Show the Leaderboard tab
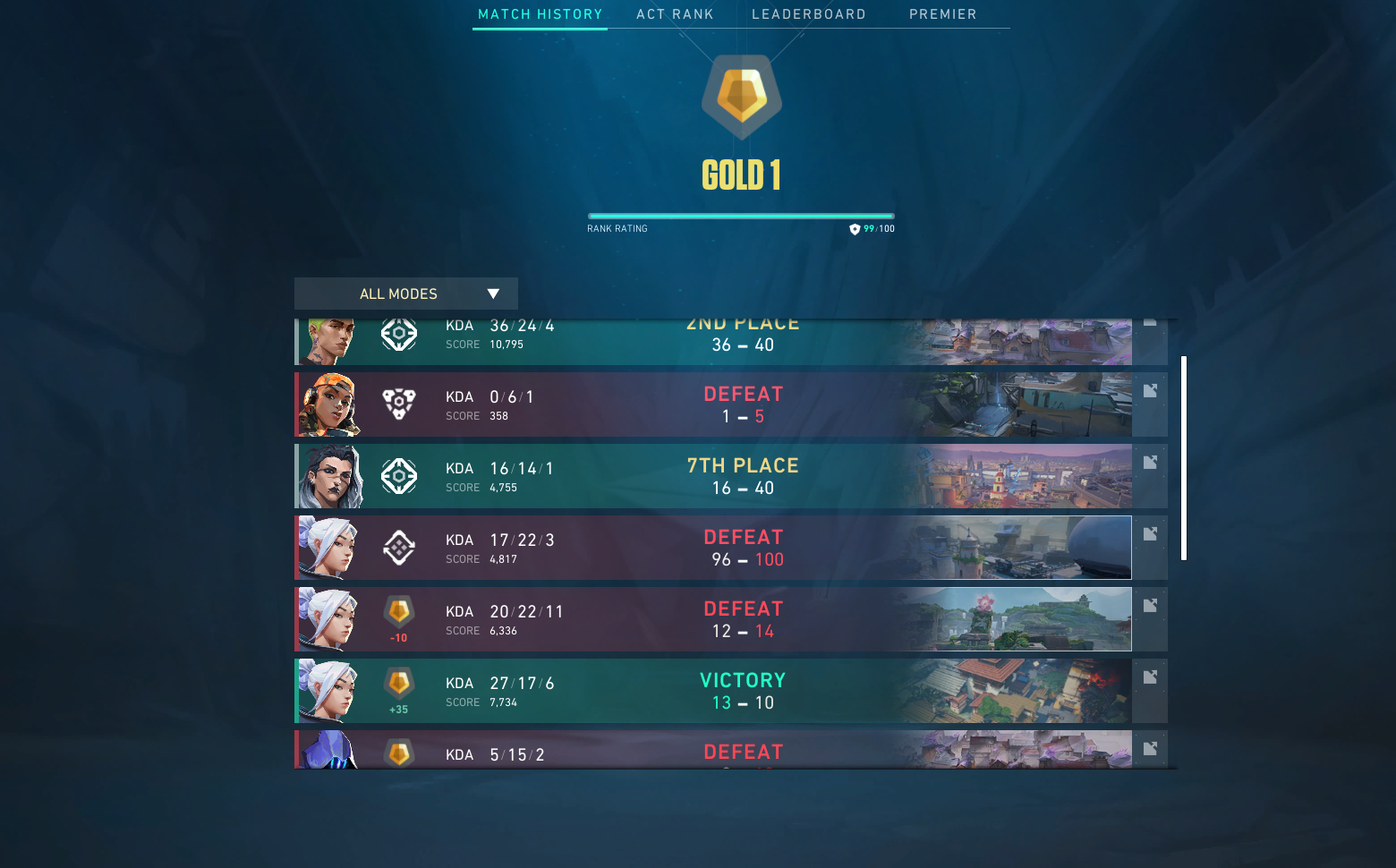 [x=808, y=14]
